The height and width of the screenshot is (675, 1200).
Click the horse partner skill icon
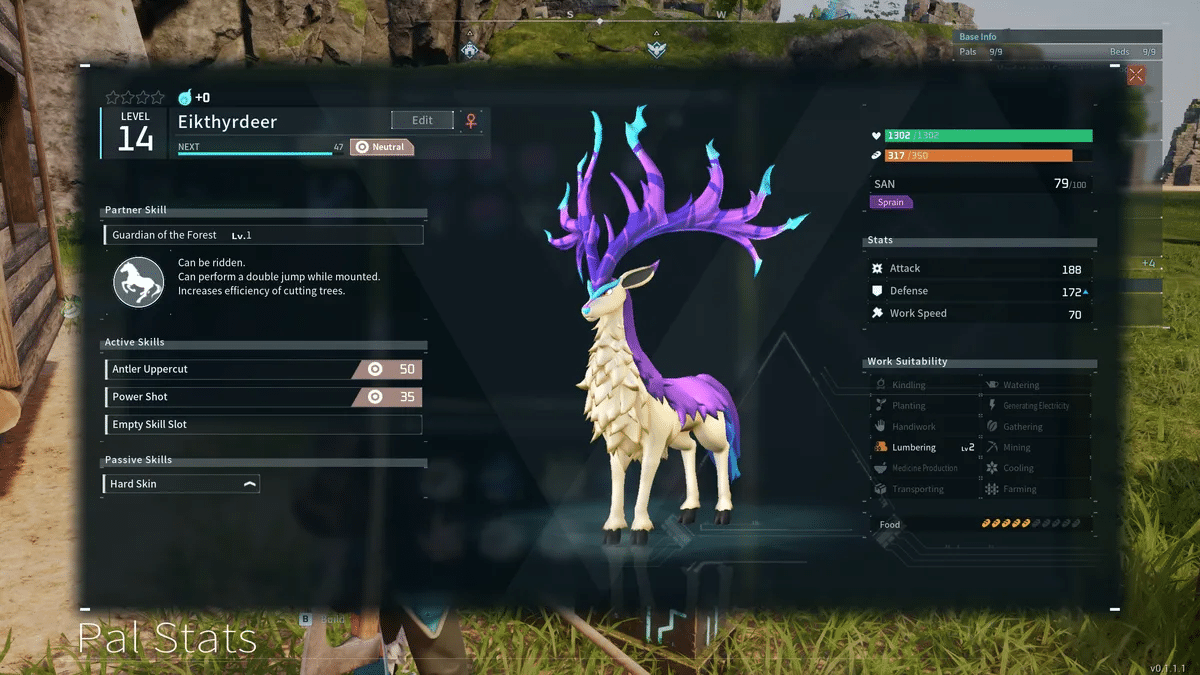click(138, 281)
